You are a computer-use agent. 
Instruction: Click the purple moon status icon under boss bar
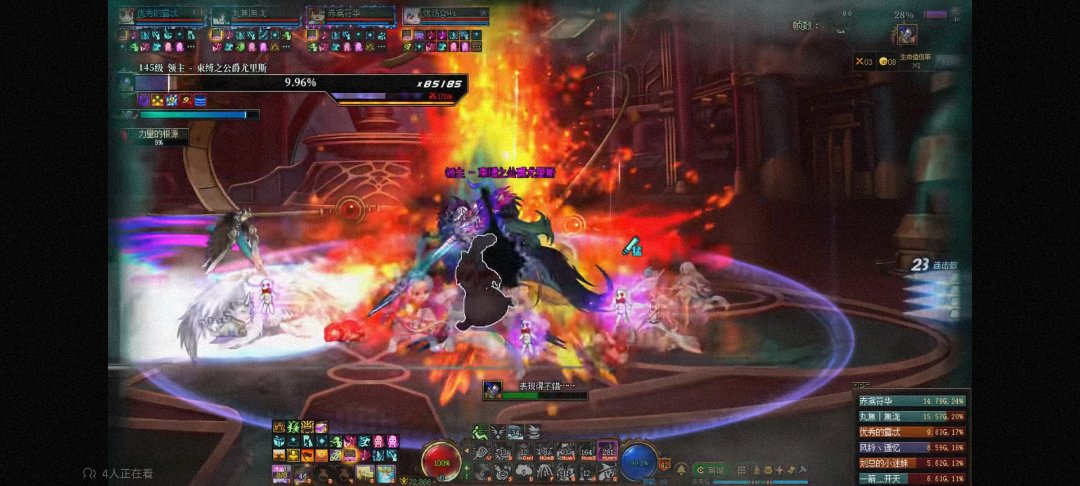tap(144, 100)
